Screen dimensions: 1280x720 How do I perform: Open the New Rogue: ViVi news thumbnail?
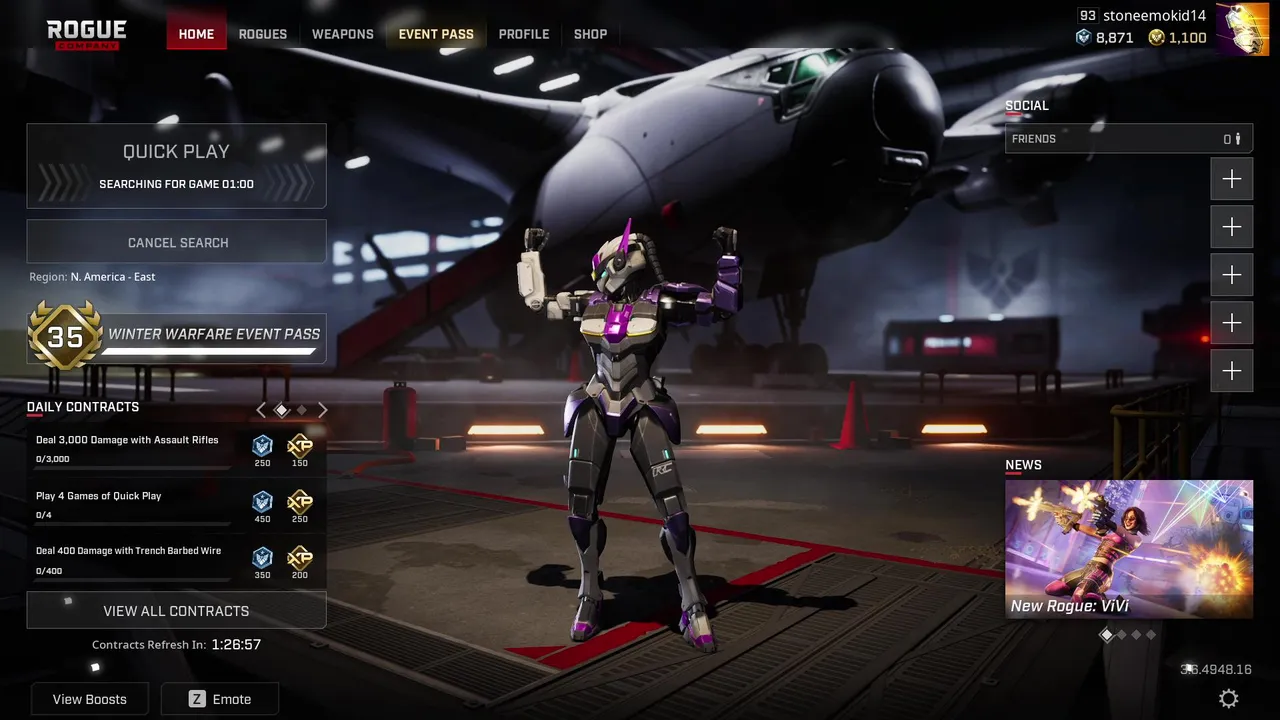tap(1128, 548)
